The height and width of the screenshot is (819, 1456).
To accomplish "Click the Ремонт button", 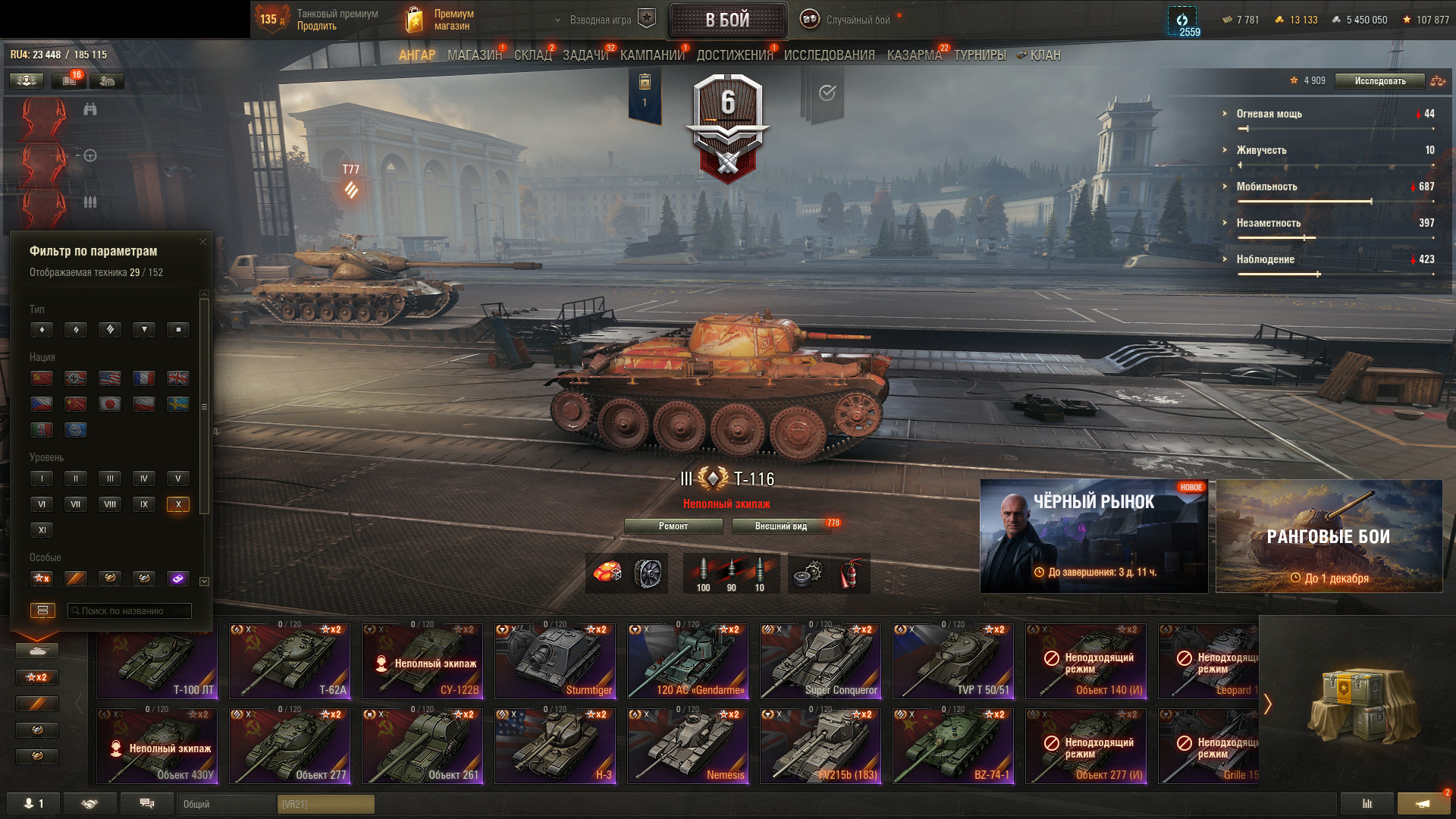I will [673, 526].
